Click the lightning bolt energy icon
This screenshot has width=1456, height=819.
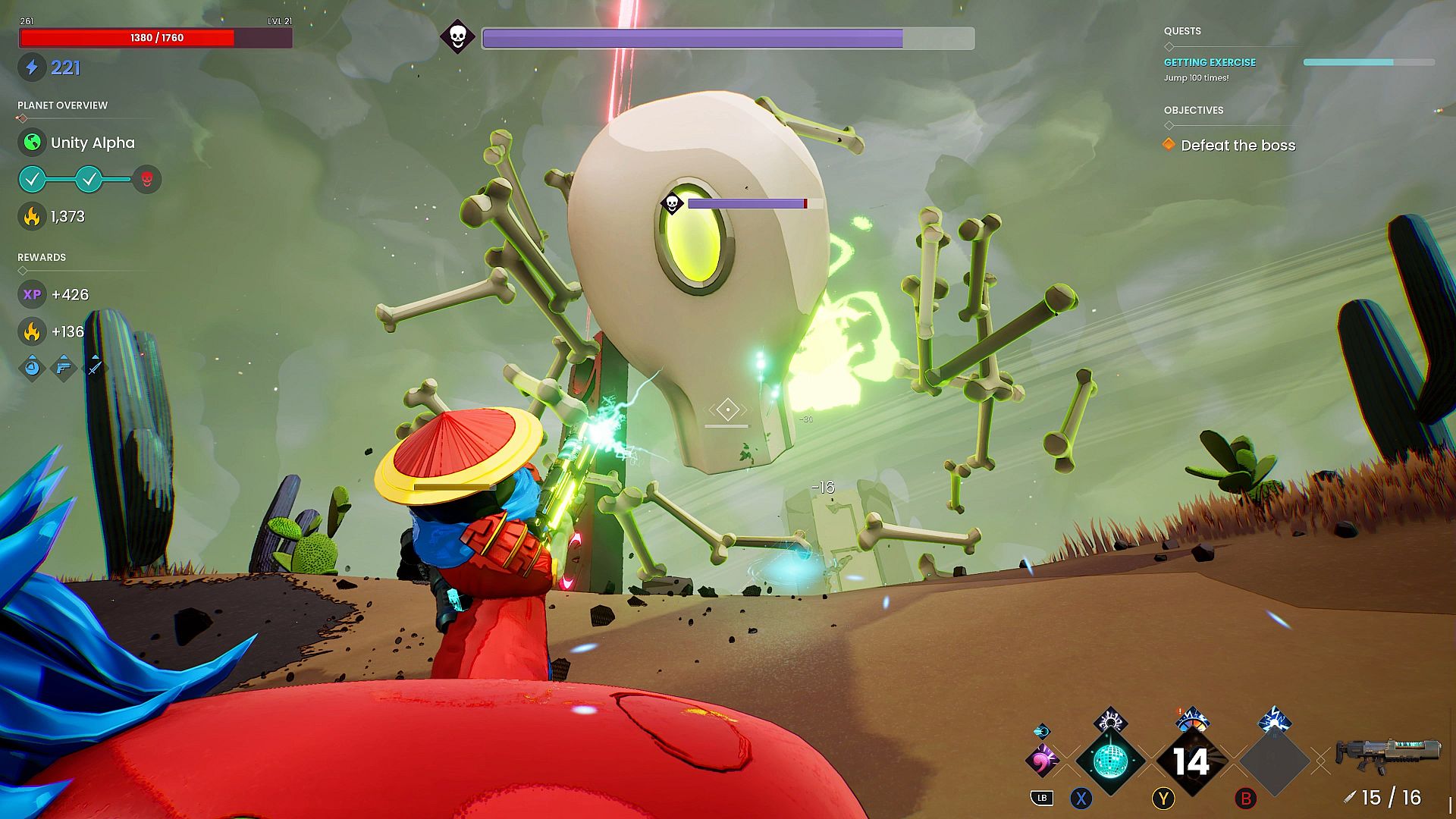(x=32, y=67)
